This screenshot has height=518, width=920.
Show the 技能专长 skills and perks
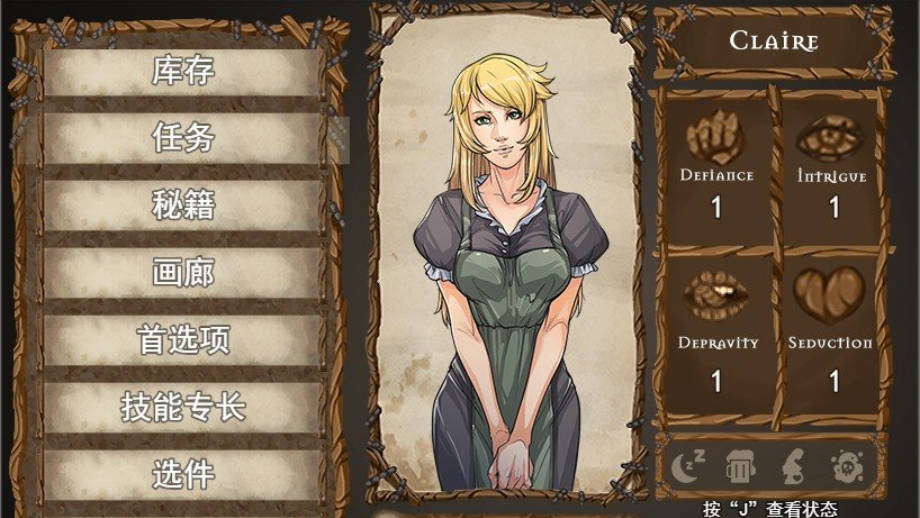point(183,407)
